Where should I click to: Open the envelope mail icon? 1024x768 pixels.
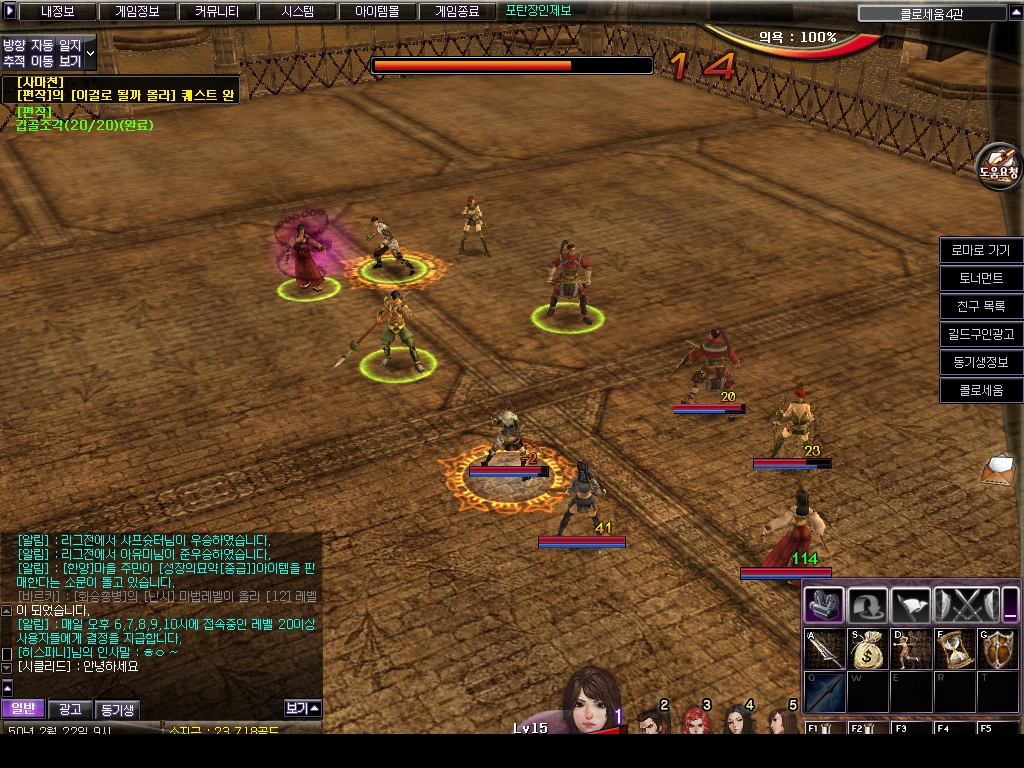tap(998, 468)
